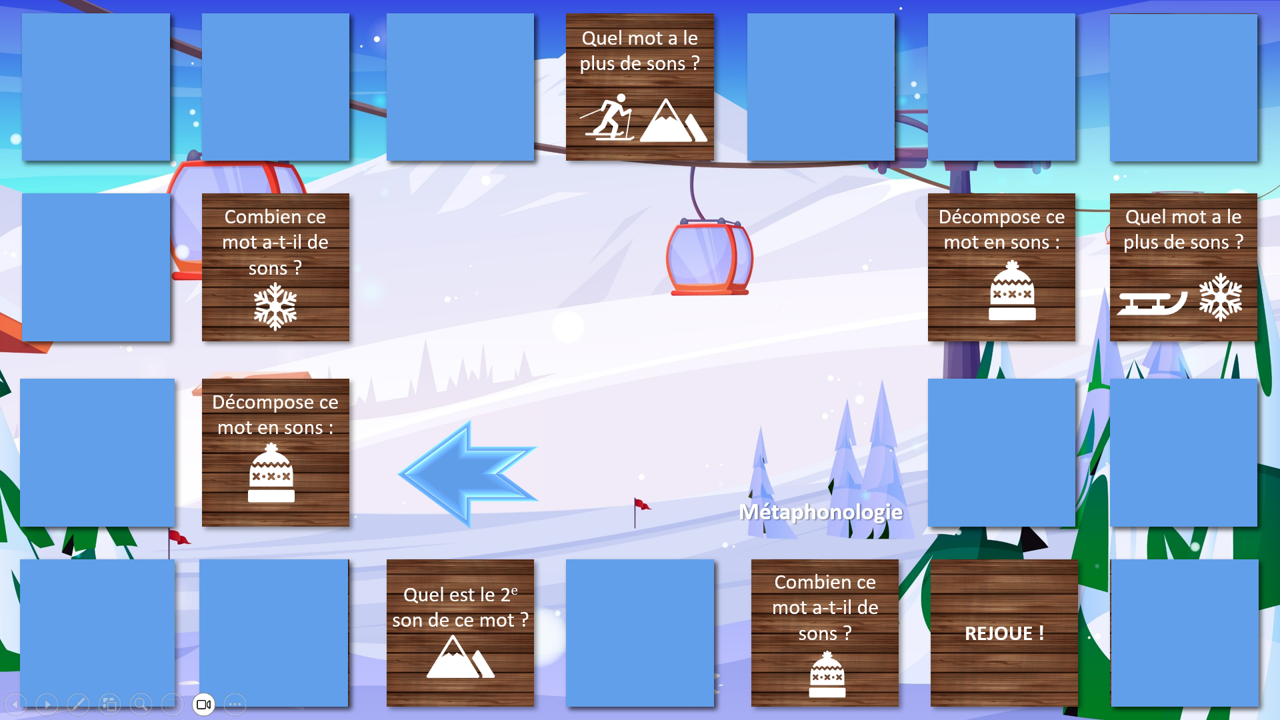Toggle the subtitles control in the toolbar
This screenshot has height=720, width=1280.
(x=172, y=704)
